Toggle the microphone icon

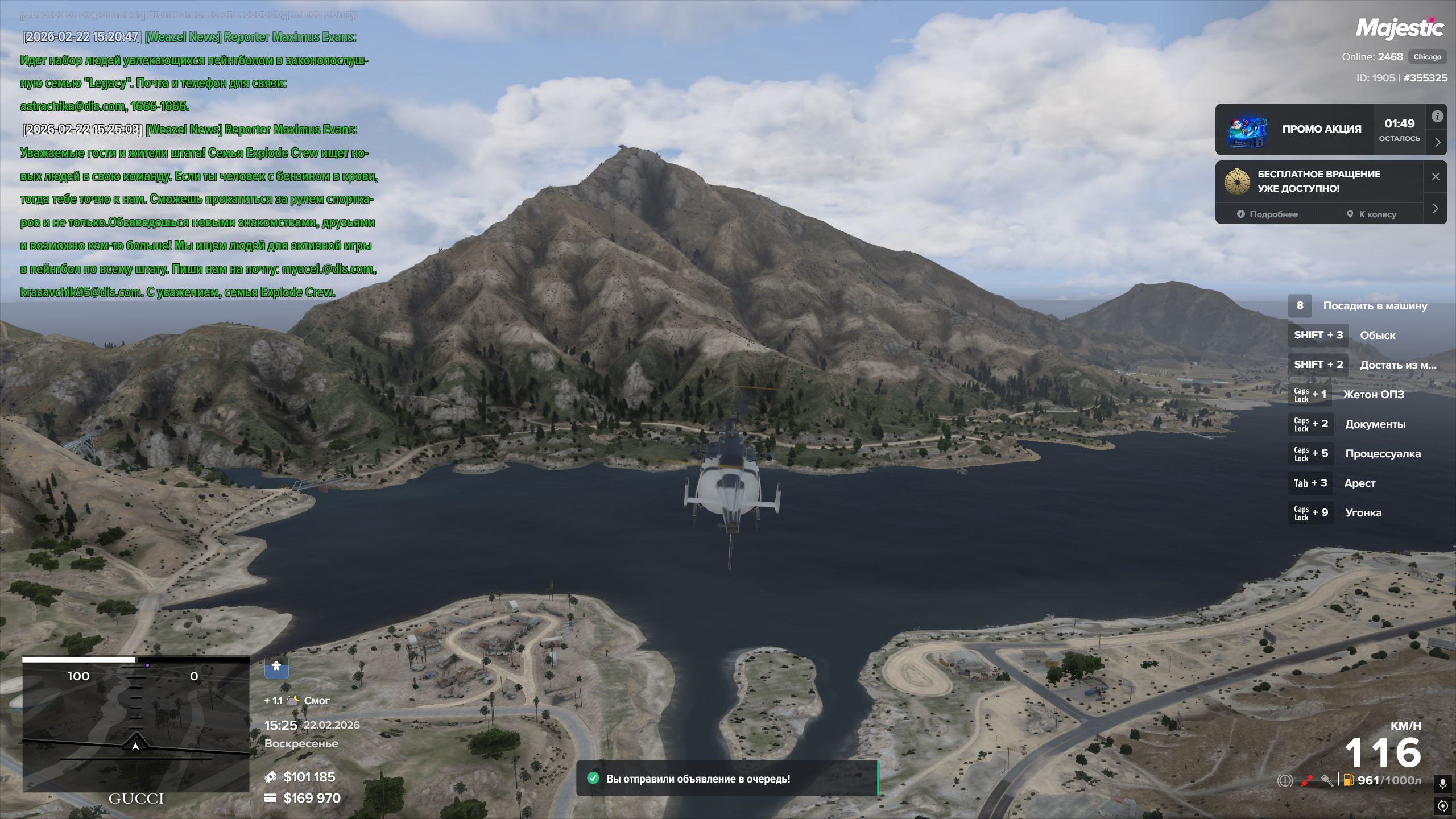[1442, 784]
